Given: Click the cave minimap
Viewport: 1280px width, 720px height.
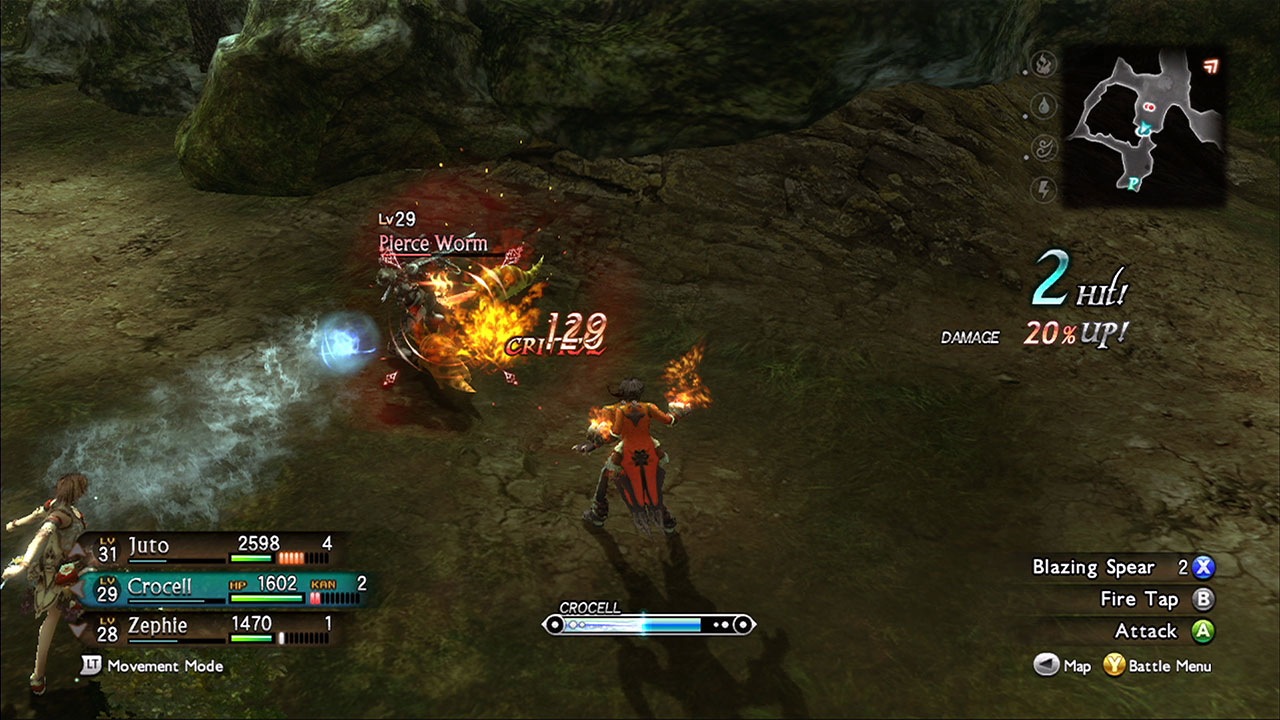Looking at the screenshot, I should point(1144,127).
